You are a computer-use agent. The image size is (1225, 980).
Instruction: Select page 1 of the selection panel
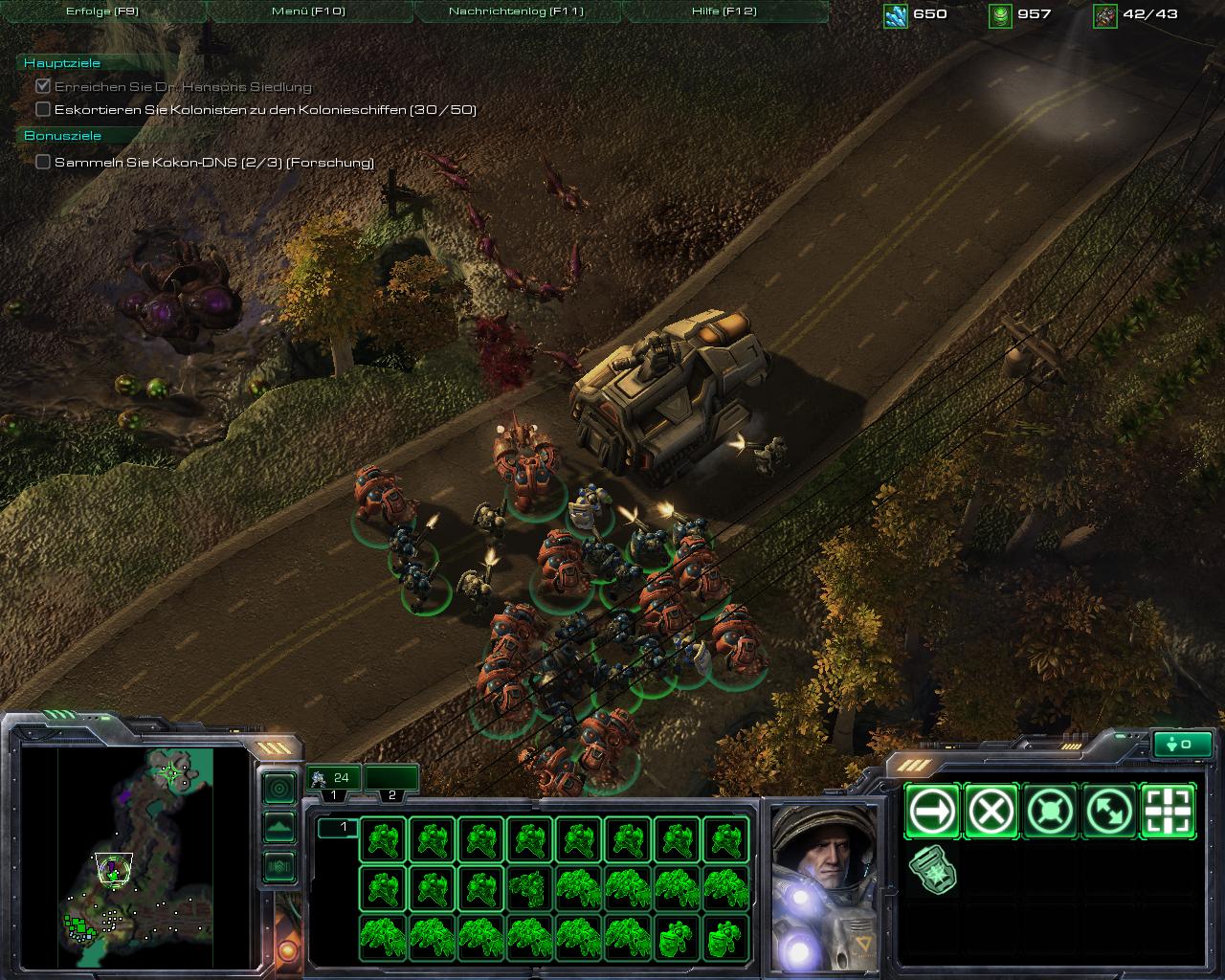point(337,827)
